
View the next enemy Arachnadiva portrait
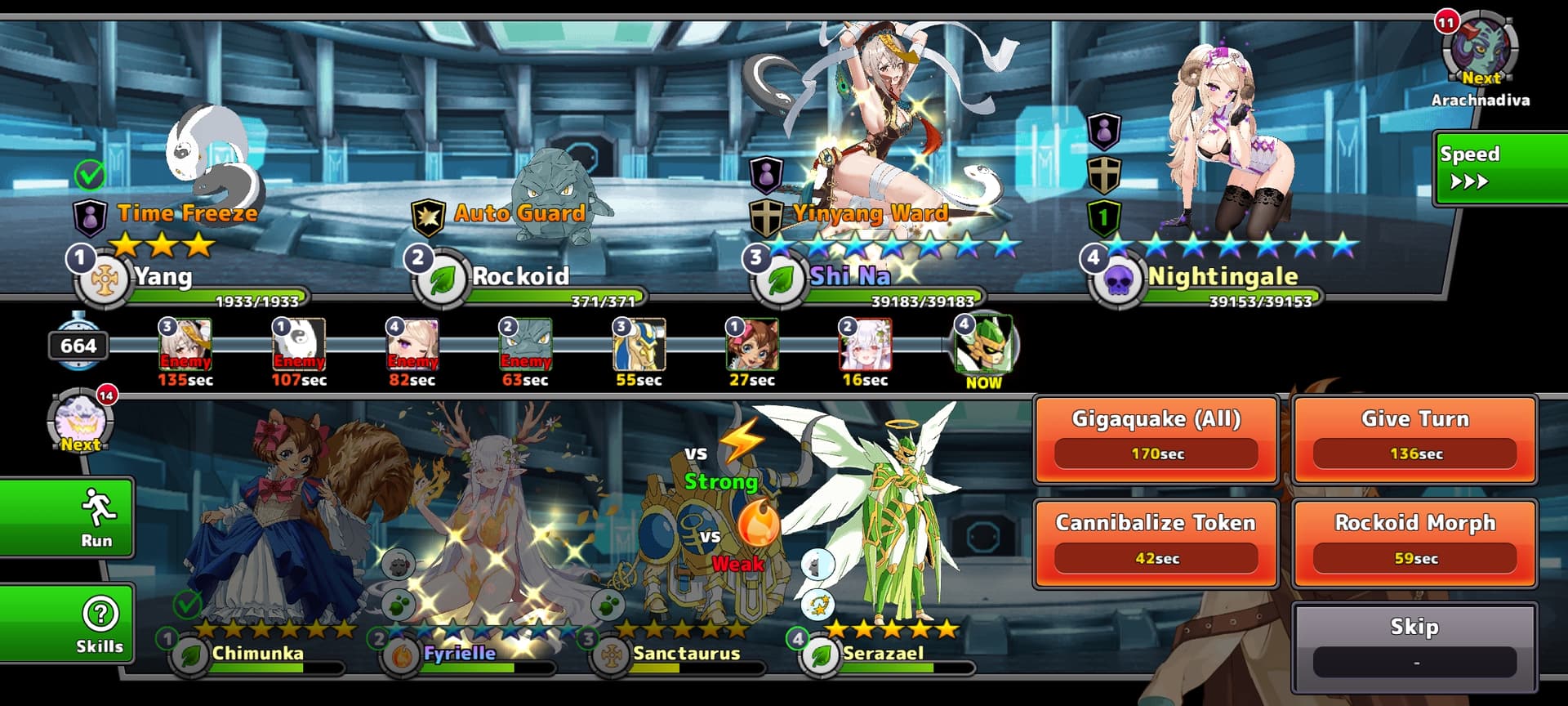[1480, 51]
